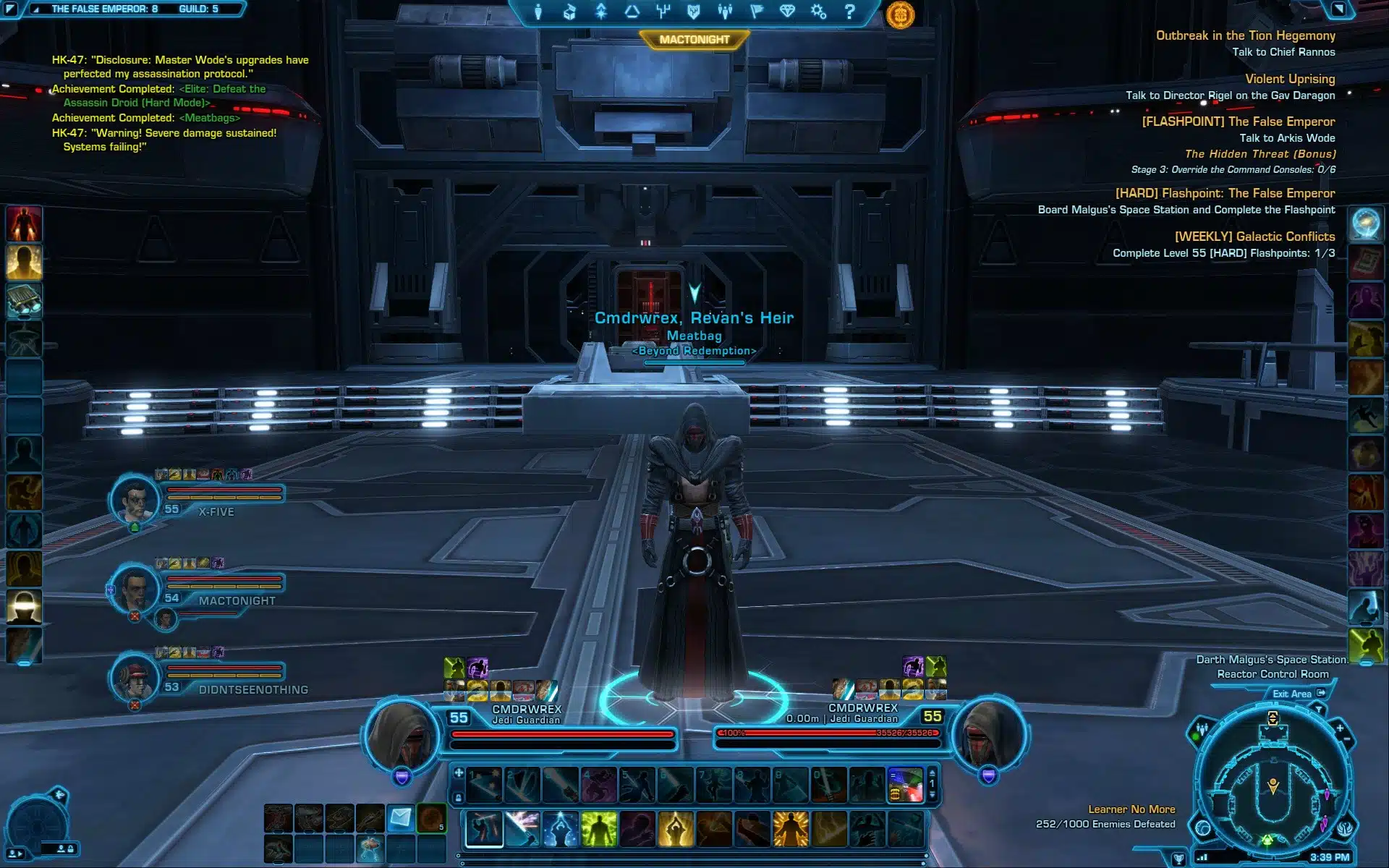Open the gear-shaped preferences menu
This screenshot has width=1389, height=868.
coord(818,12)
